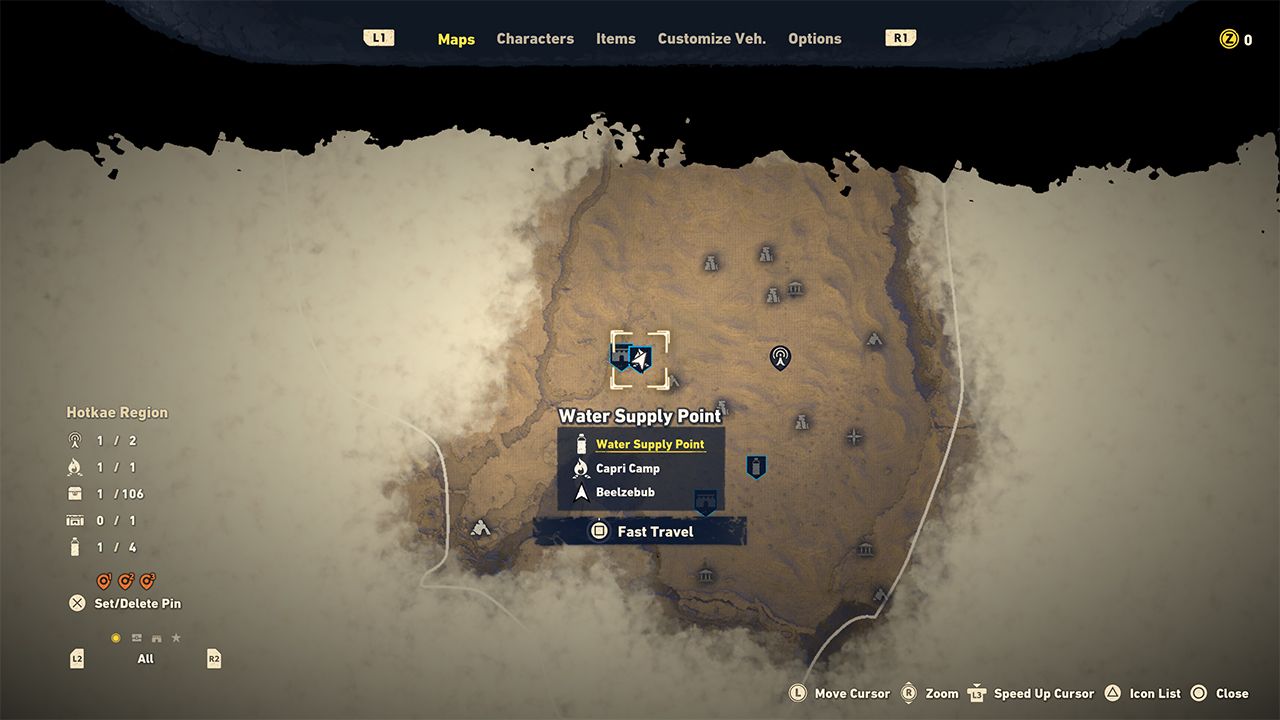Open the highlighted Water Supply Point entry
The image size is (1280, 720).
tap(652, 444)
